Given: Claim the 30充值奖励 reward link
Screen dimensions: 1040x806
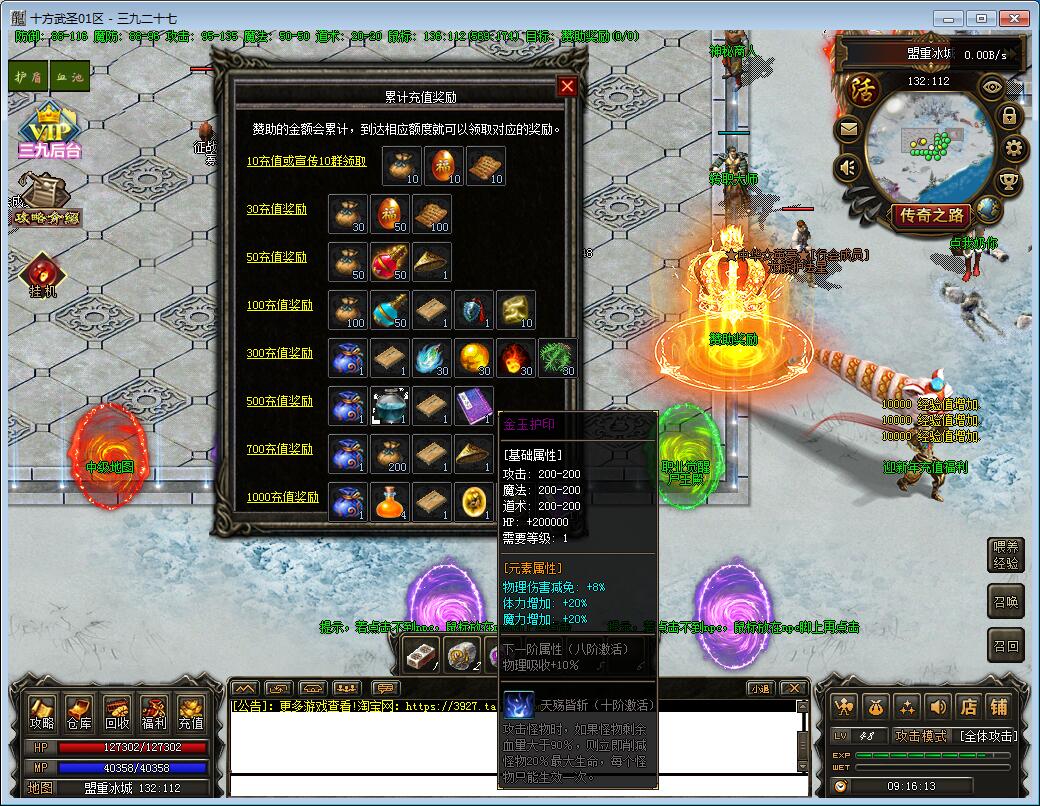Looking at the screenshot, I should 277,210.
